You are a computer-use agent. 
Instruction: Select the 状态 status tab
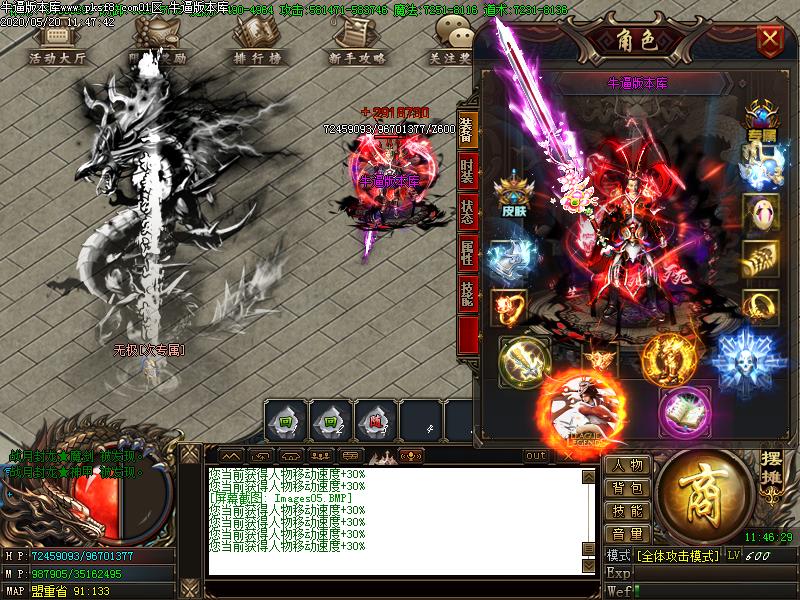pyautogui.click(x=467, y=213)
